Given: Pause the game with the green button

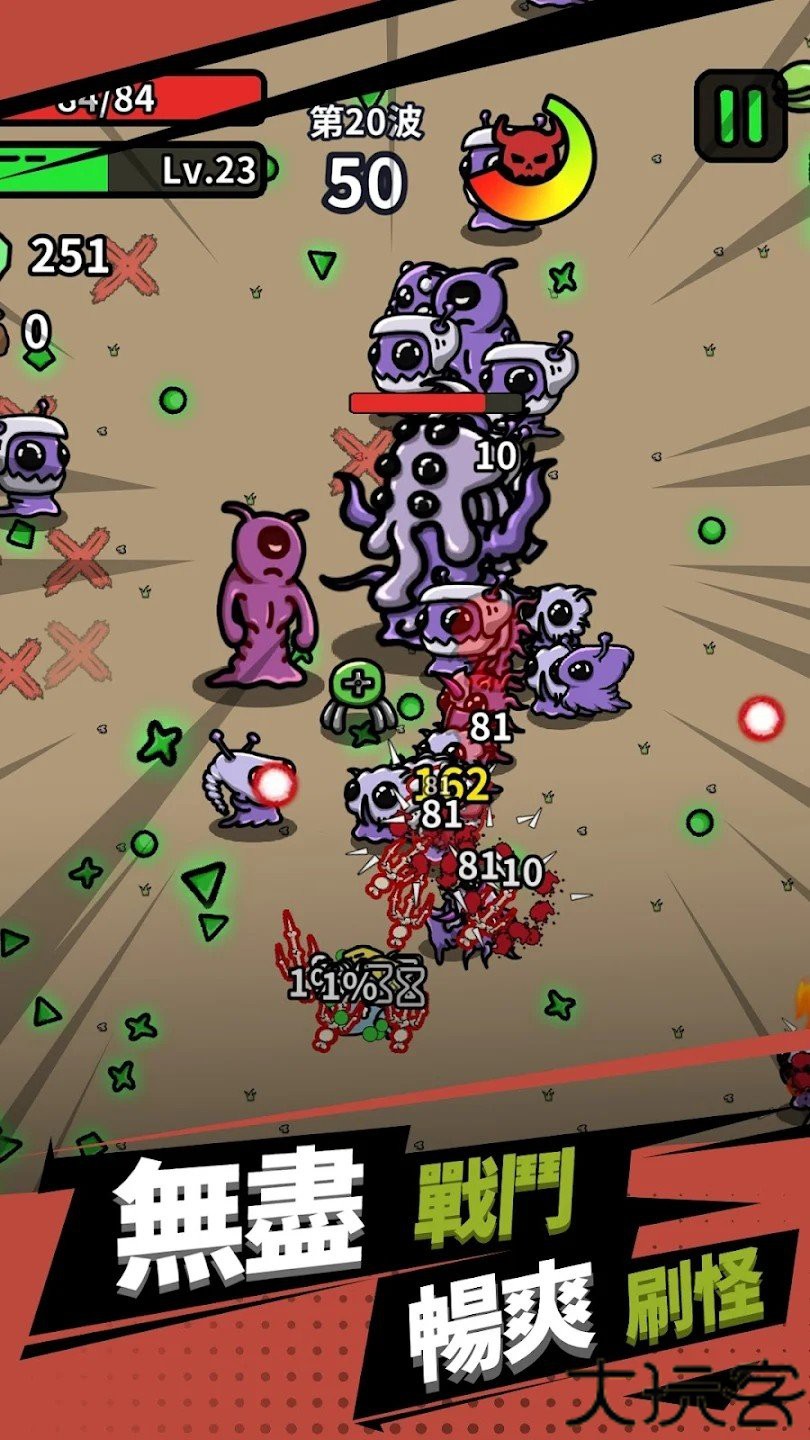Looking at the screenshot, I should pyautogui.click(x=740, y=115).
